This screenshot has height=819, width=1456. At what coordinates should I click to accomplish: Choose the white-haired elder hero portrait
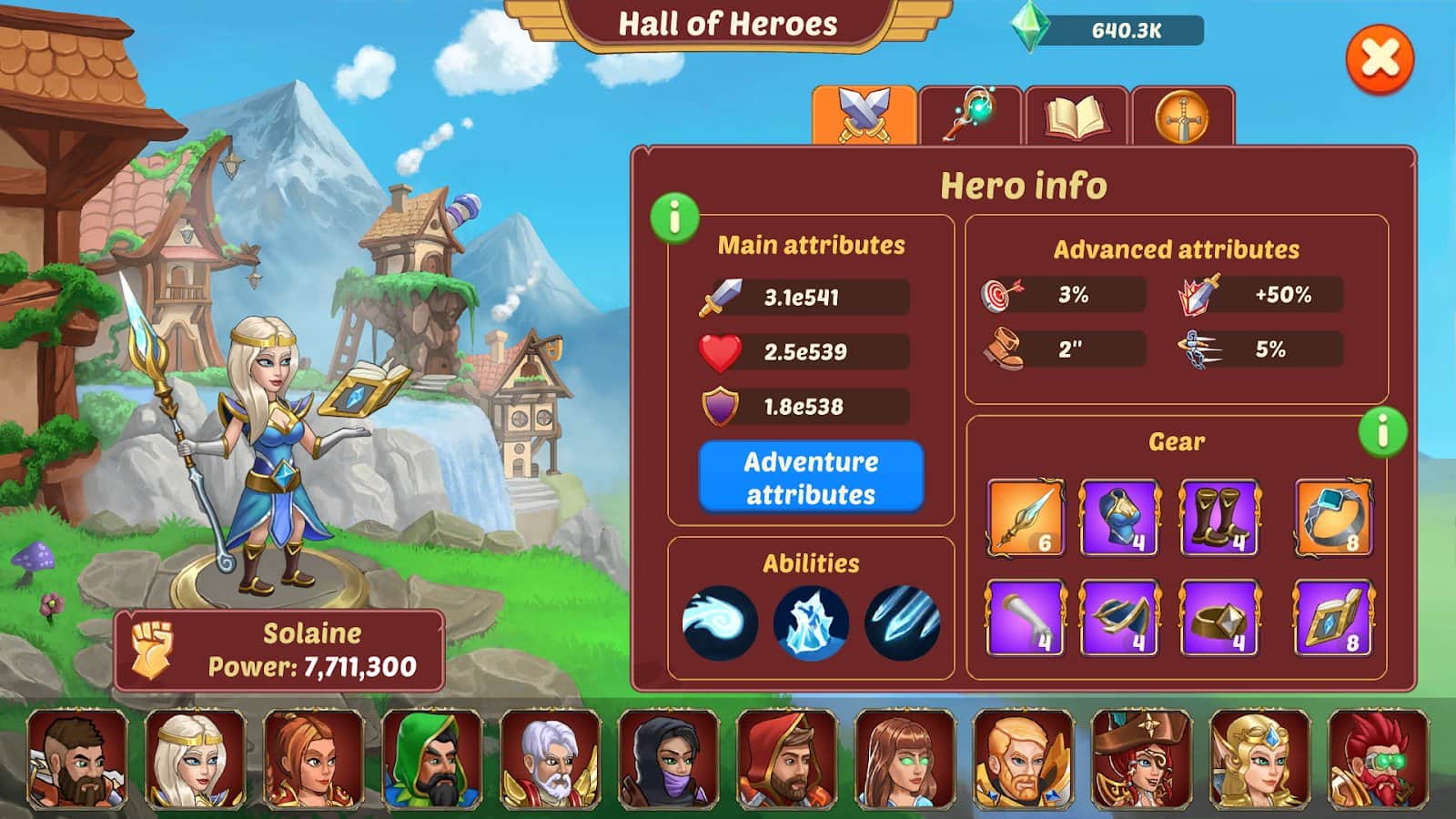[551, 761]
